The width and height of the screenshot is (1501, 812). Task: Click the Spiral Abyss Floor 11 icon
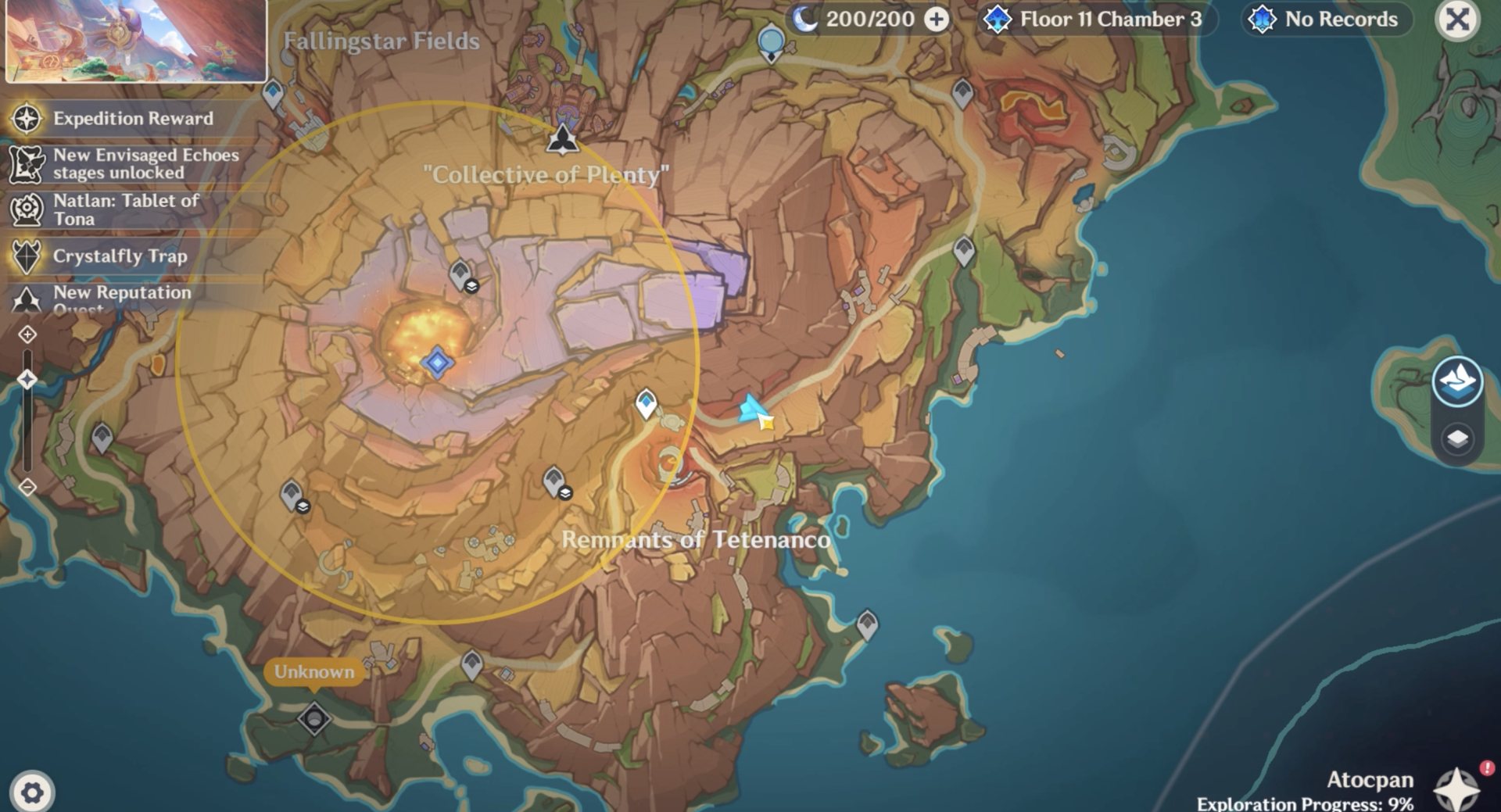(998, 20)
